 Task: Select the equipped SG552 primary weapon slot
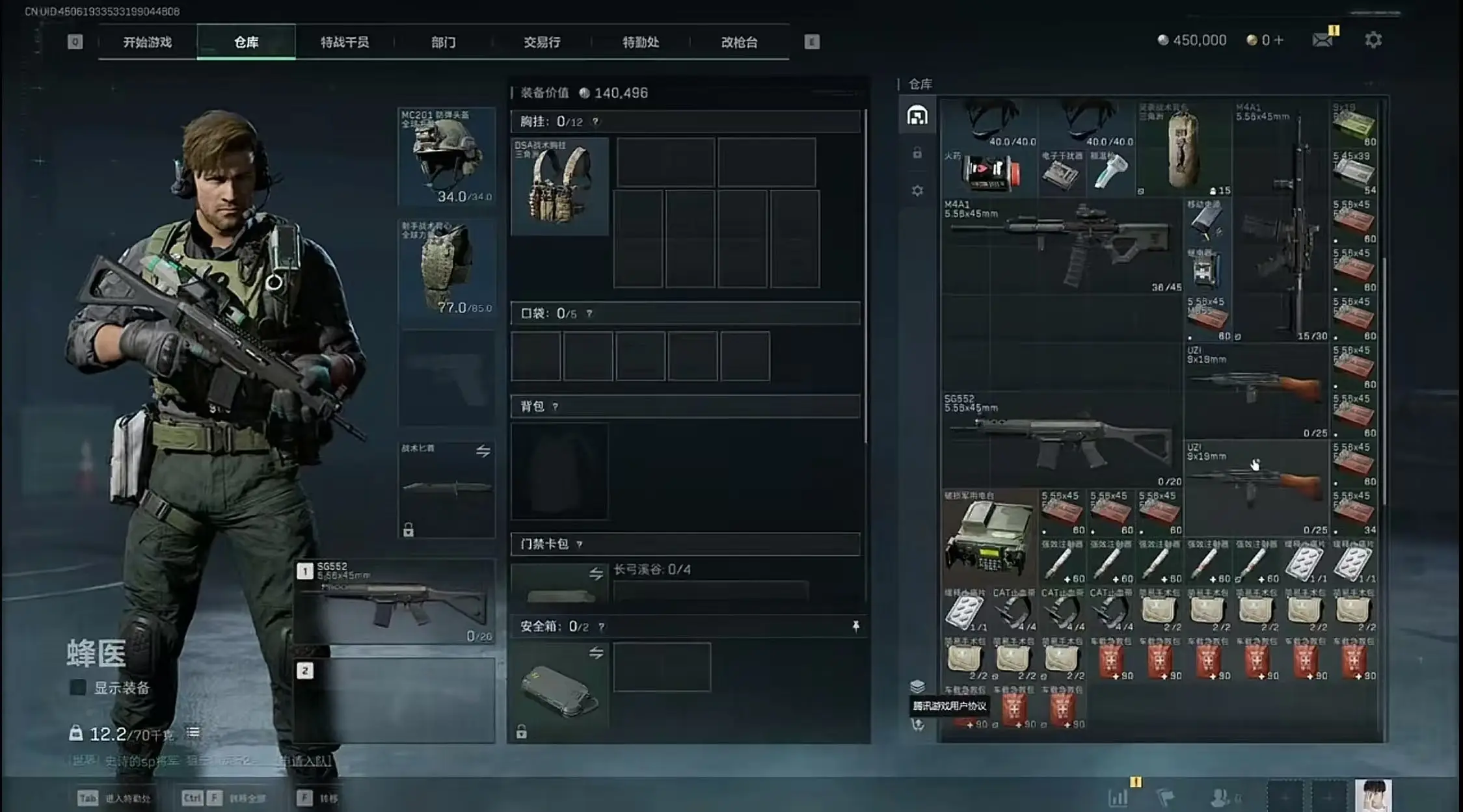(x=396, y=601)
